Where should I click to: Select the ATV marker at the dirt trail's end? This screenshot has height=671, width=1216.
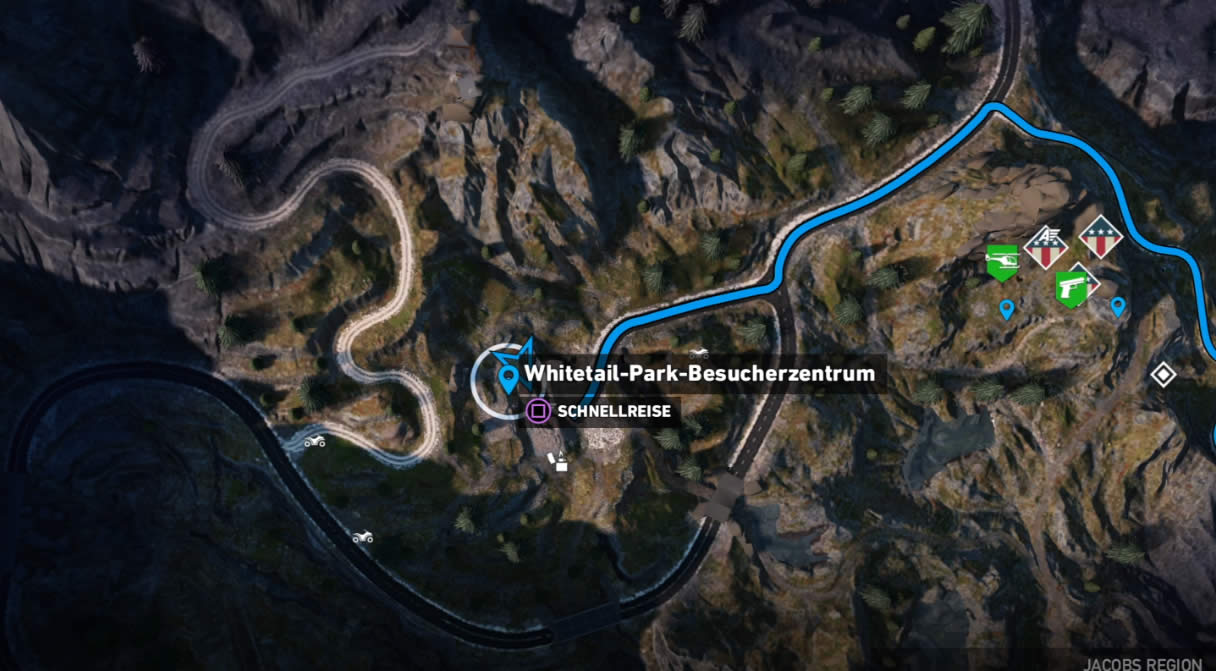tap(314, 441)
